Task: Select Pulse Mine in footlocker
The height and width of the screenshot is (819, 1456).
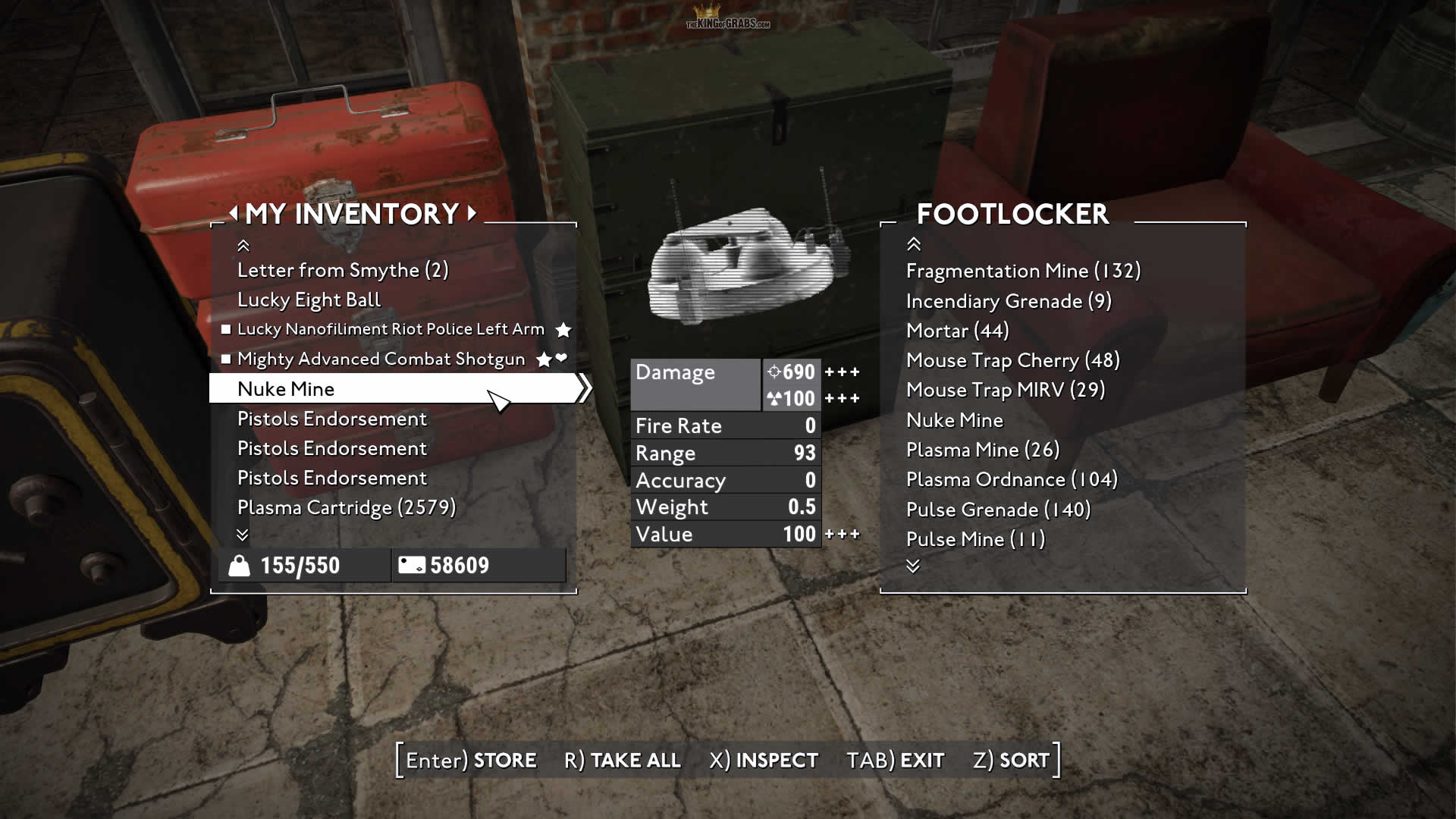Action: (x=975, y=539)
